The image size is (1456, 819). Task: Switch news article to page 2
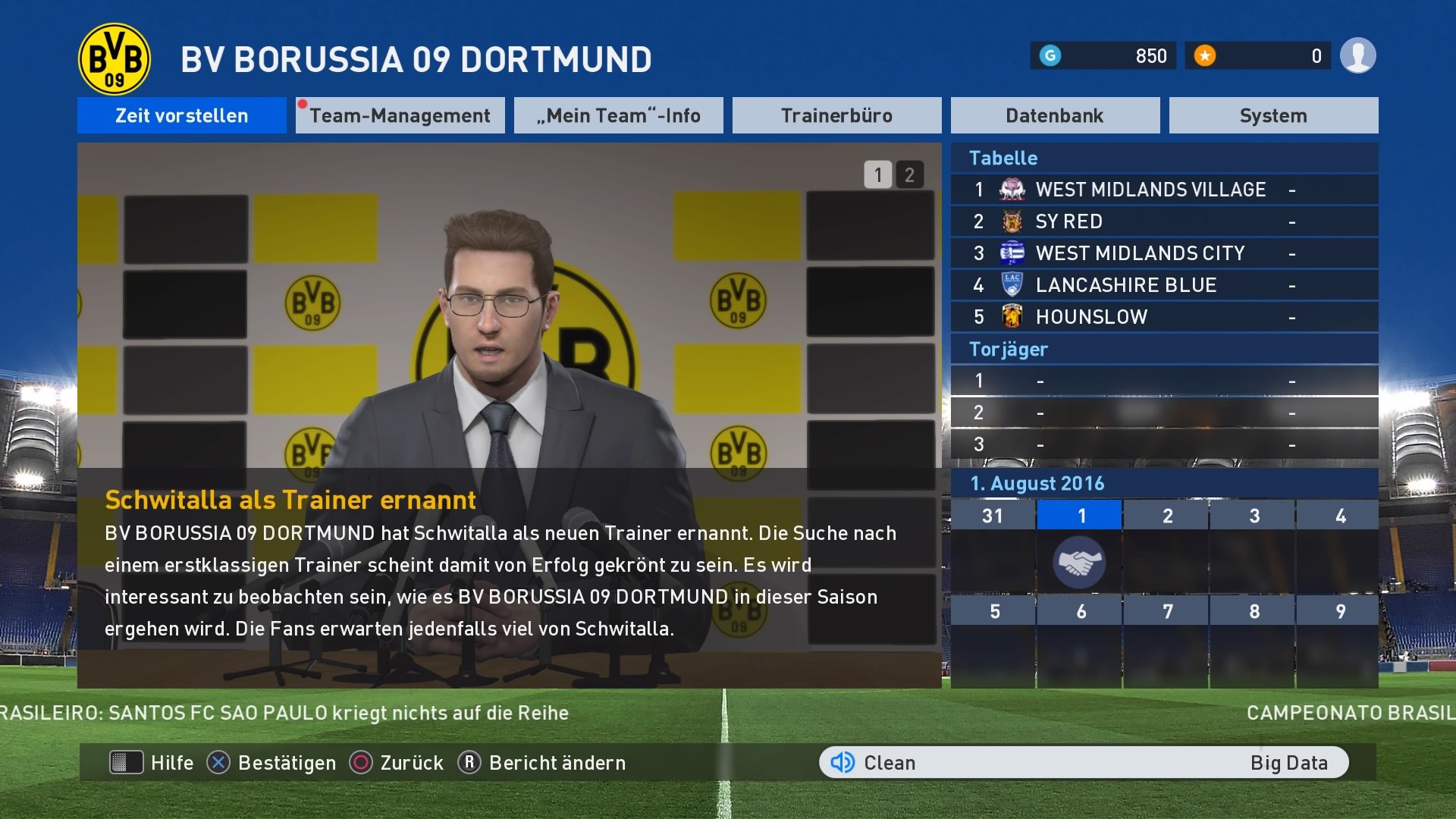(x=908, y=174)
